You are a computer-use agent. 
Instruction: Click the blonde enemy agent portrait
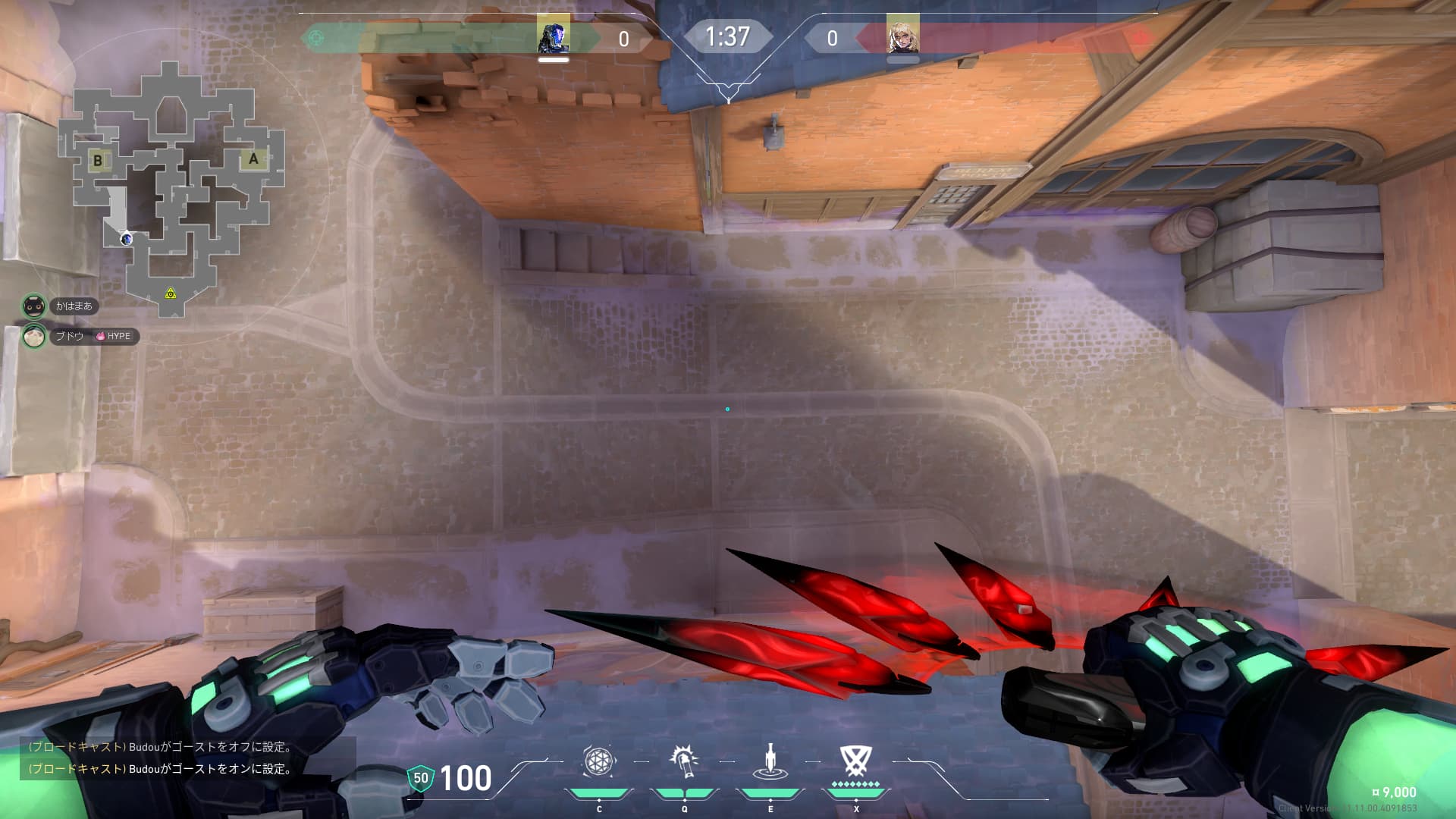click(902, 35)
